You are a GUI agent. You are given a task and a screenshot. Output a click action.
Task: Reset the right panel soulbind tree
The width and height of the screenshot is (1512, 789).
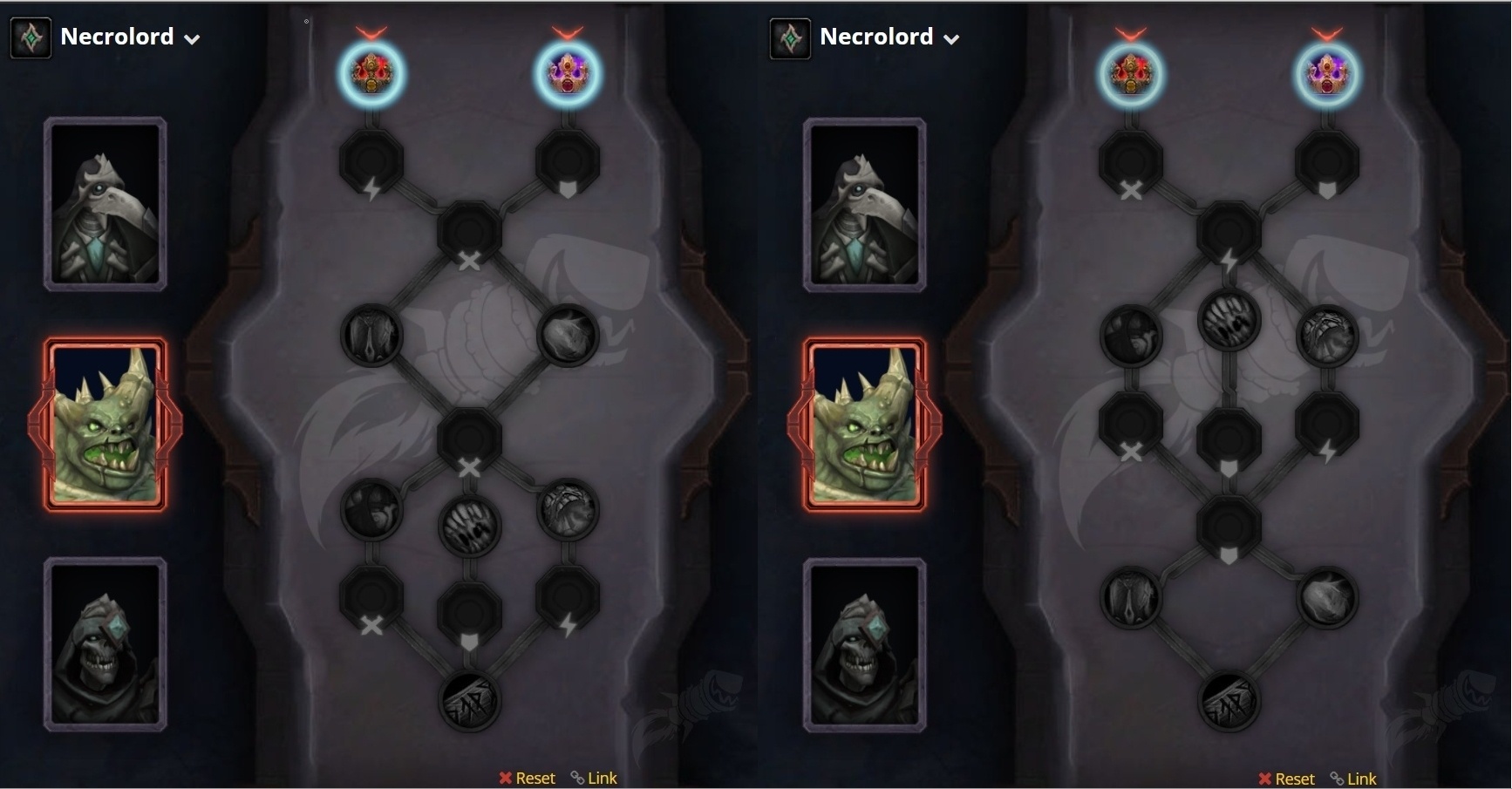pyautogui.click(x=1285, y=779)
